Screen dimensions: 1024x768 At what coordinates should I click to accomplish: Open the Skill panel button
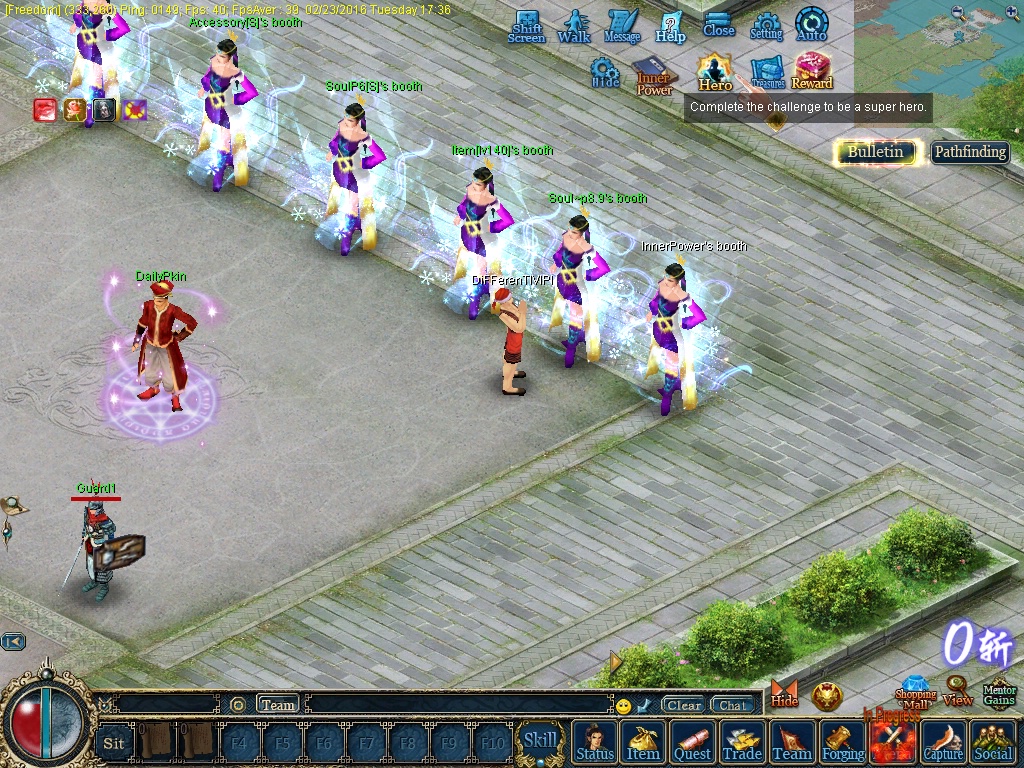coord(540,741)
